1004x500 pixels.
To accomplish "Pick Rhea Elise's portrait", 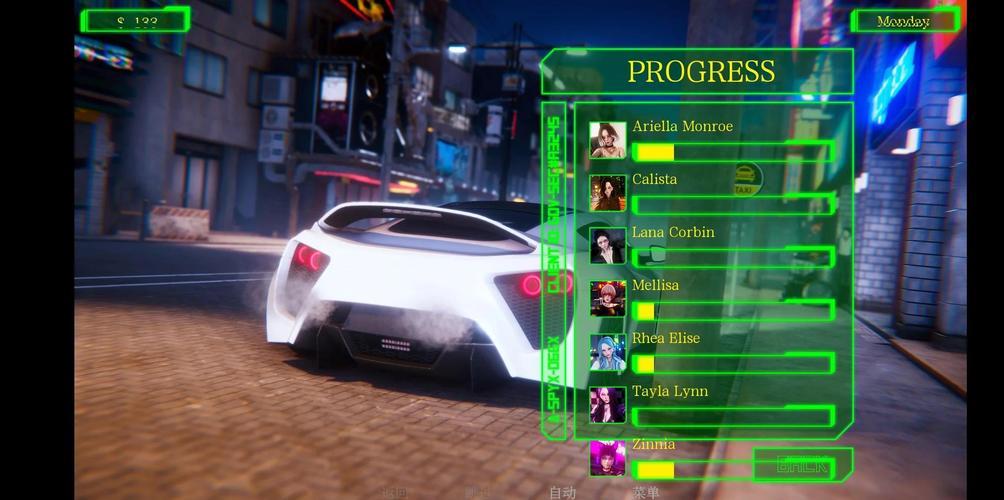I will (x=608, y=352).
